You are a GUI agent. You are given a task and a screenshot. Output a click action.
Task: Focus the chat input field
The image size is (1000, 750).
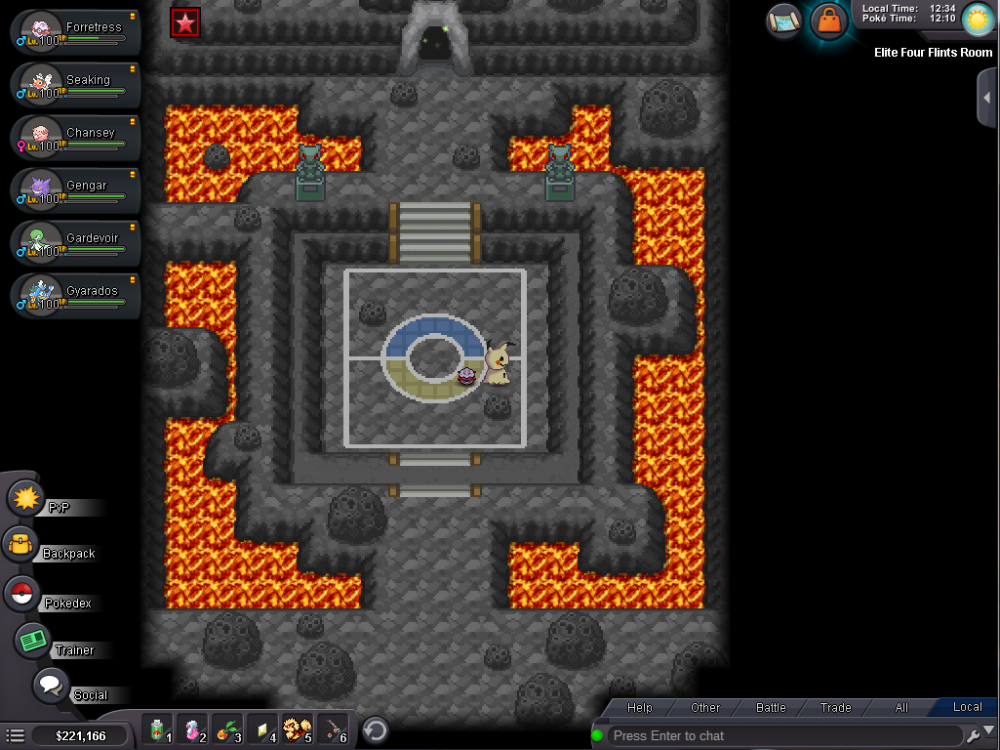pyautogui.click(x=780, y=736)
